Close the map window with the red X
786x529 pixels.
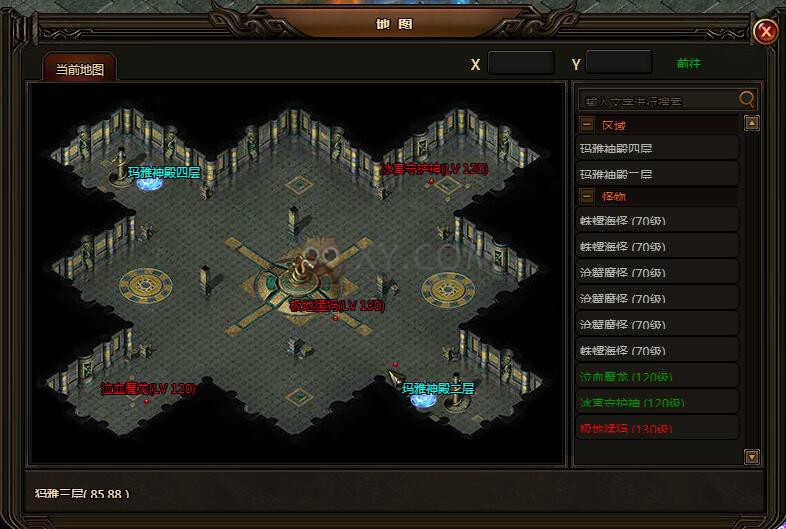point(767,32)
